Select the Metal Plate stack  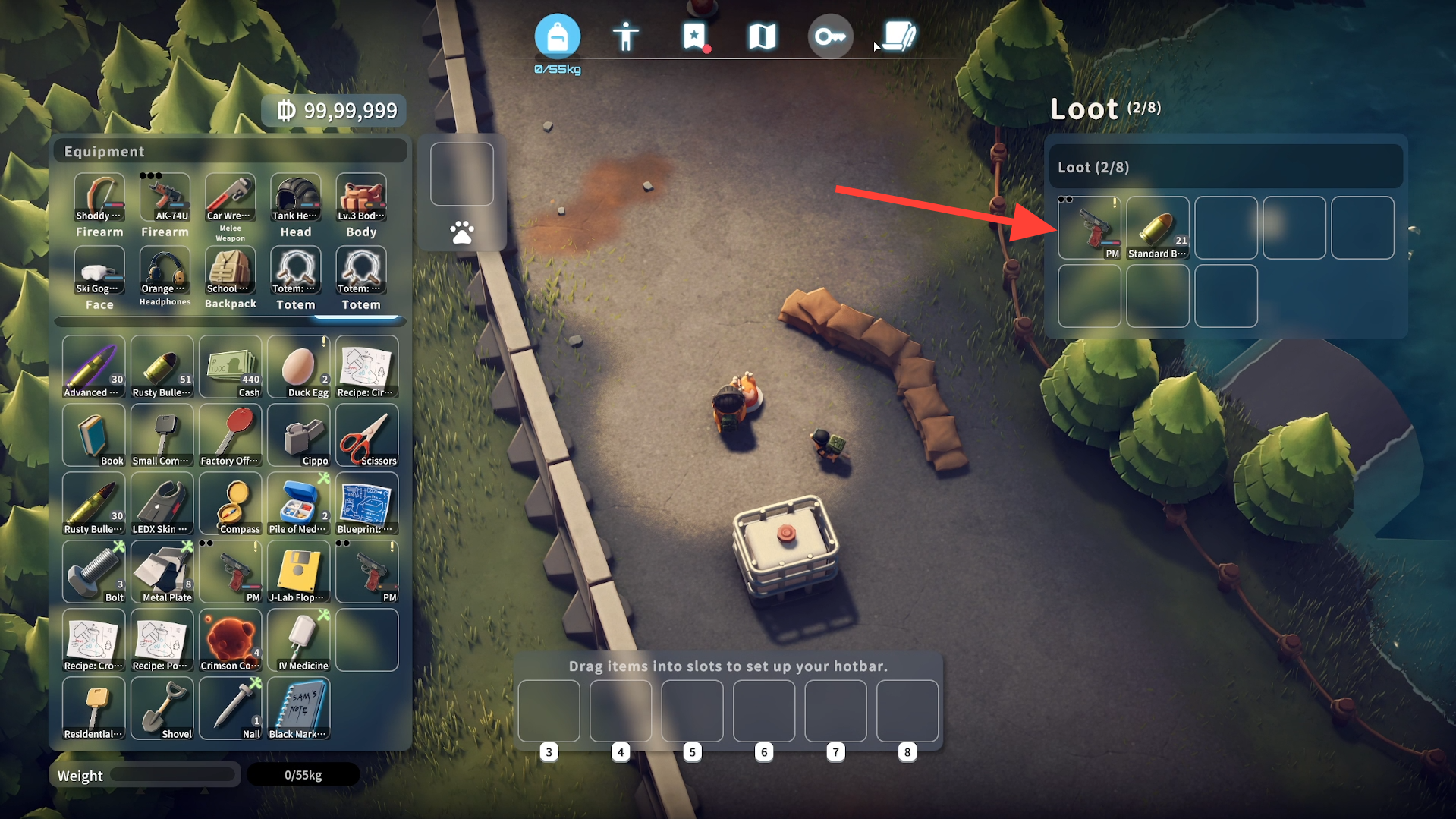point(162,572)
